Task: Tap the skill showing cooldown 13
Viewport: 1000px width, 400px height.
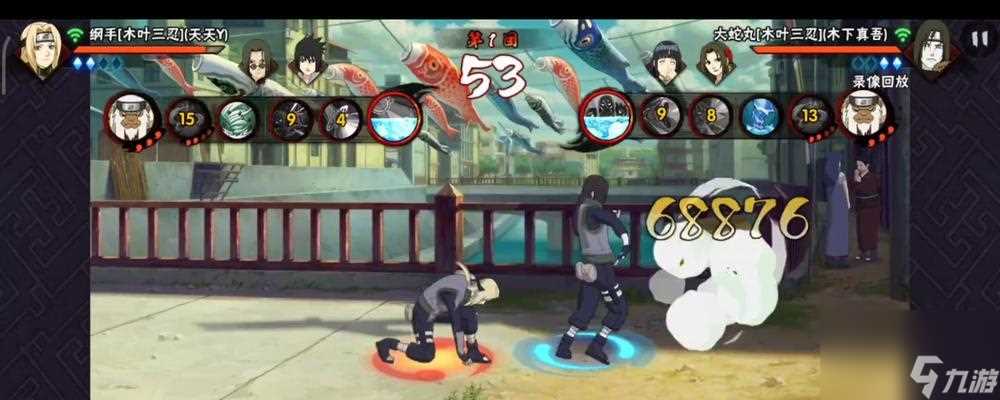Action: 809,116
